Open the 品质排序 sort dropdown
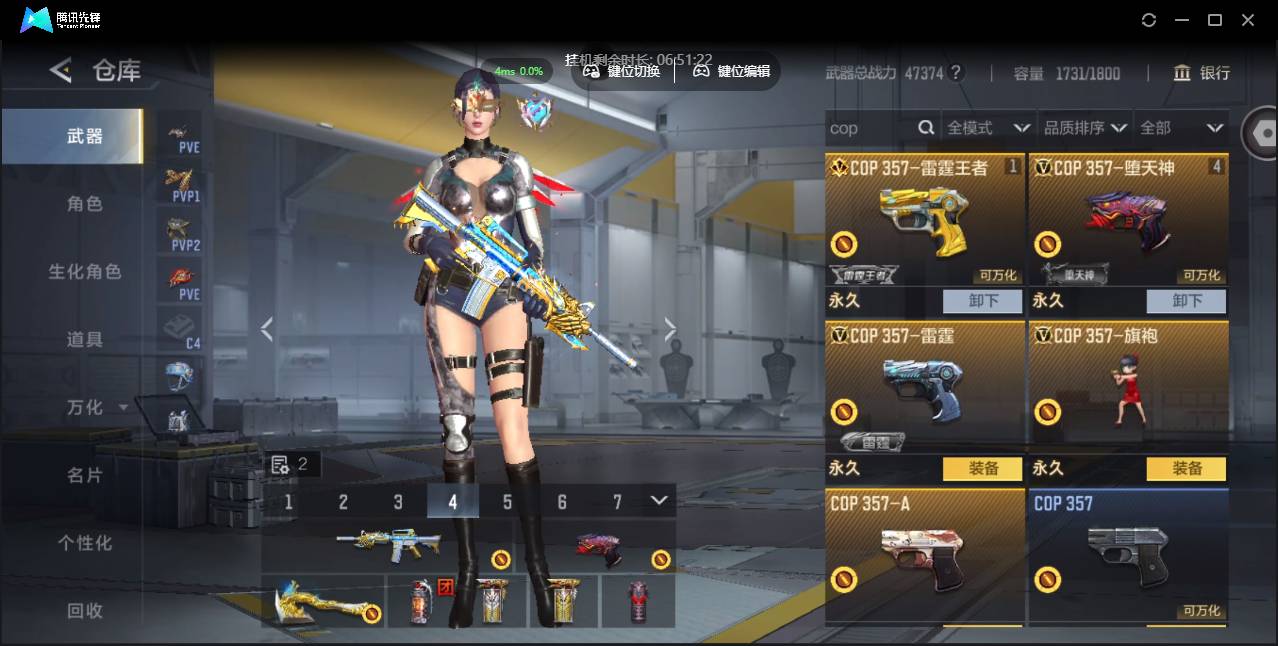Image resolution: width=1278 pixels, height=646 pixels. (1085, 128)
